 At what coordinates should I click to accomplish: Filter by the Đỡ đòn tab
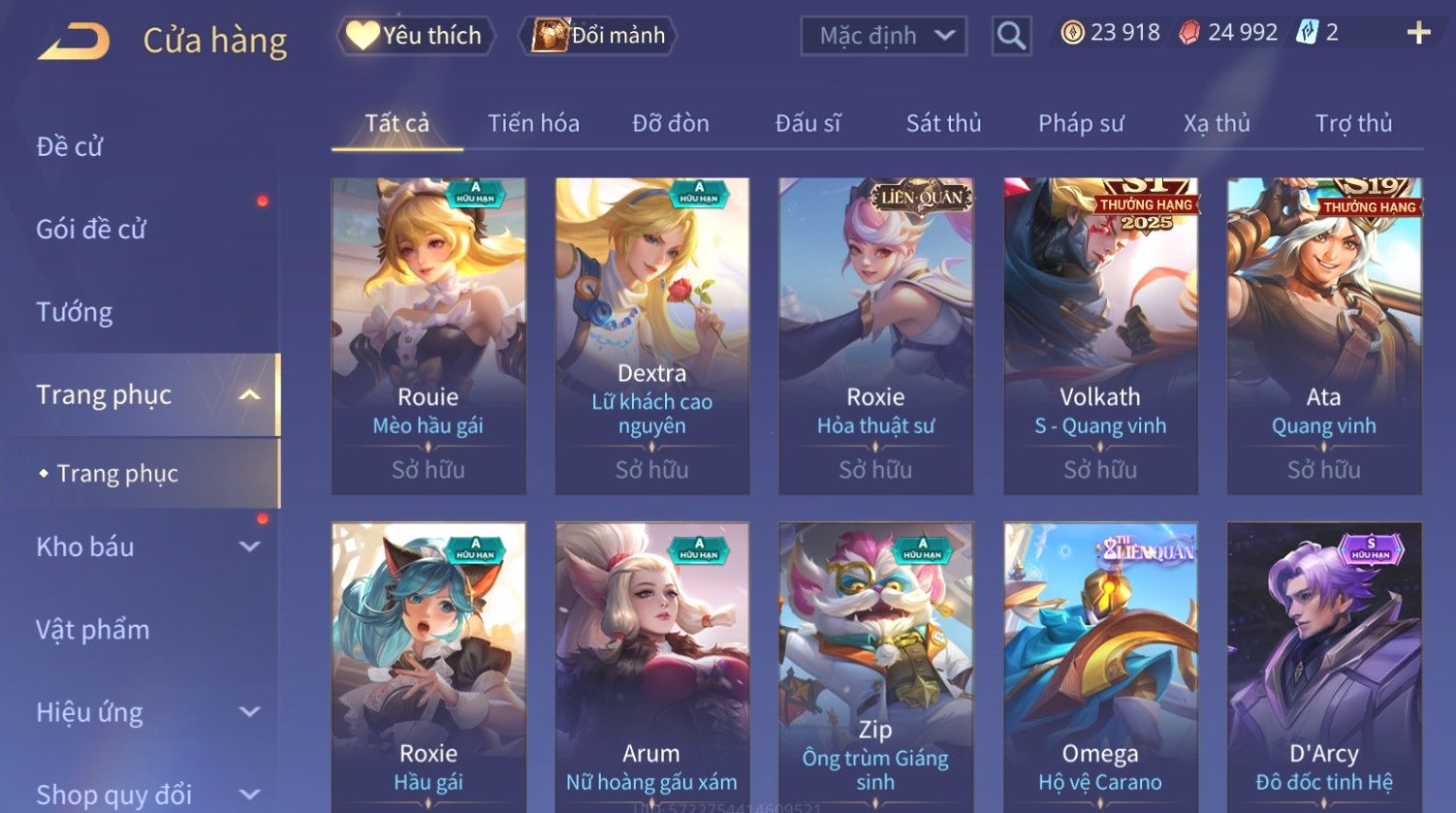671,124
